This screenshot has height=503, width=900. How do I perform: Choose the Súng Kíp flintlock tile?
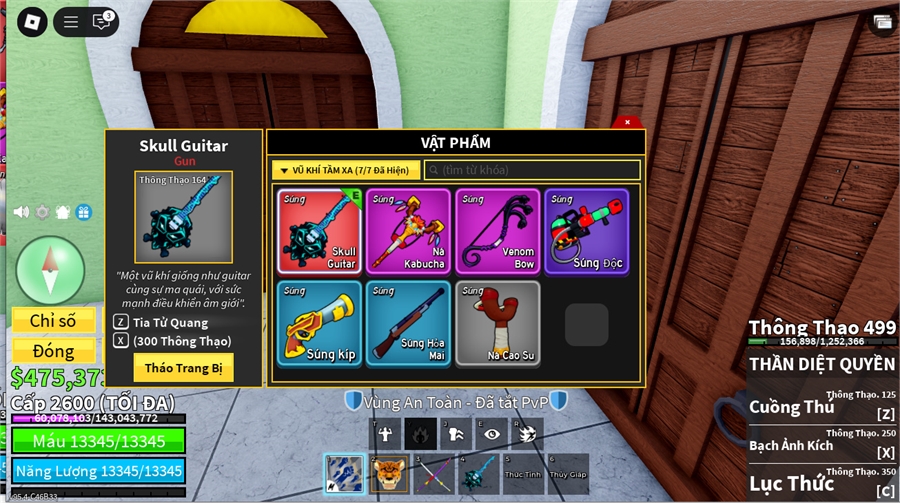tap(319, 323)
